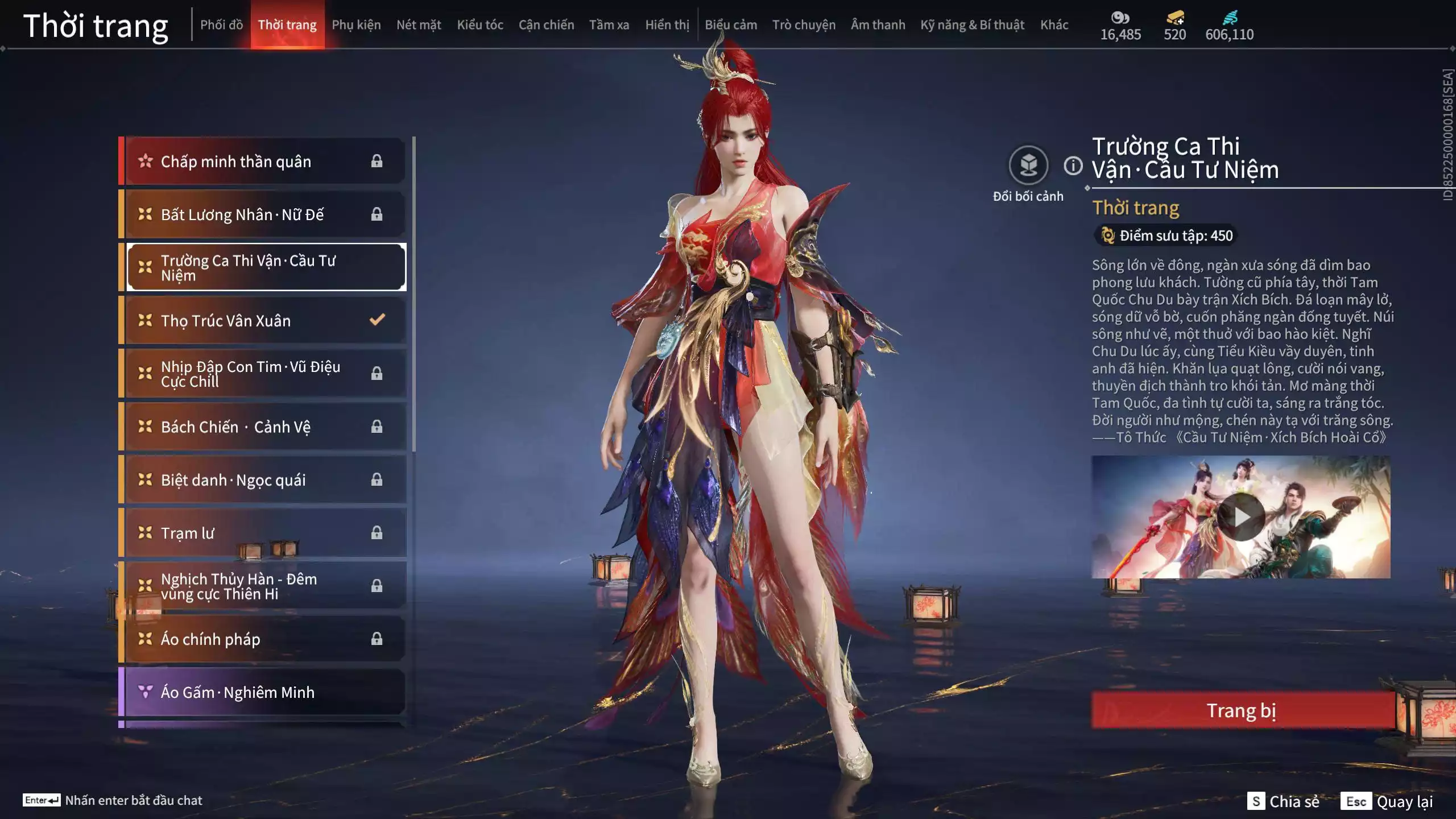The width and height of the screenshot is (1456, 819).
Task: Open the Kỹ năng & Bí thuật tab
Action: [x=972, y=25]
